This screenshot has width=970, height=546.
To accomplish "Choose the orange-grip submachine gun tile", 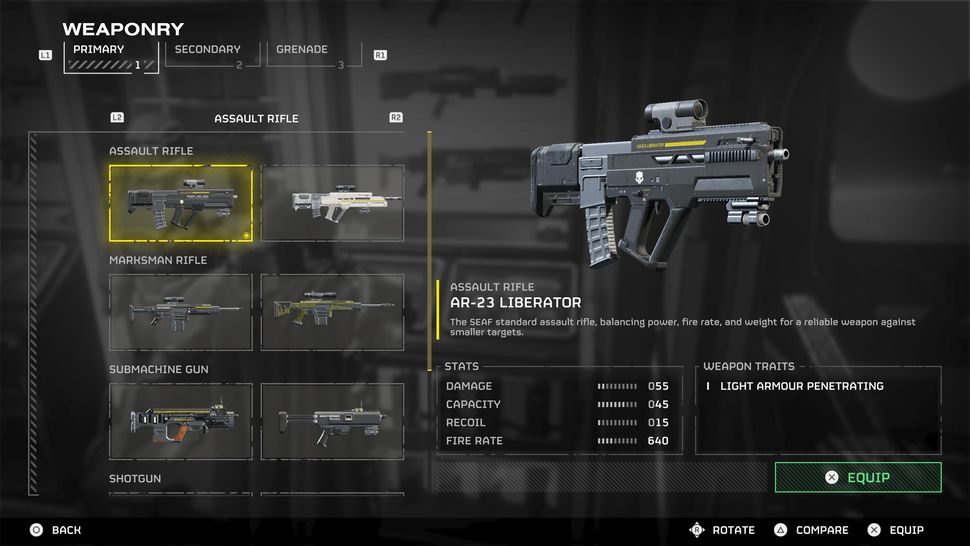I will 180,421.
